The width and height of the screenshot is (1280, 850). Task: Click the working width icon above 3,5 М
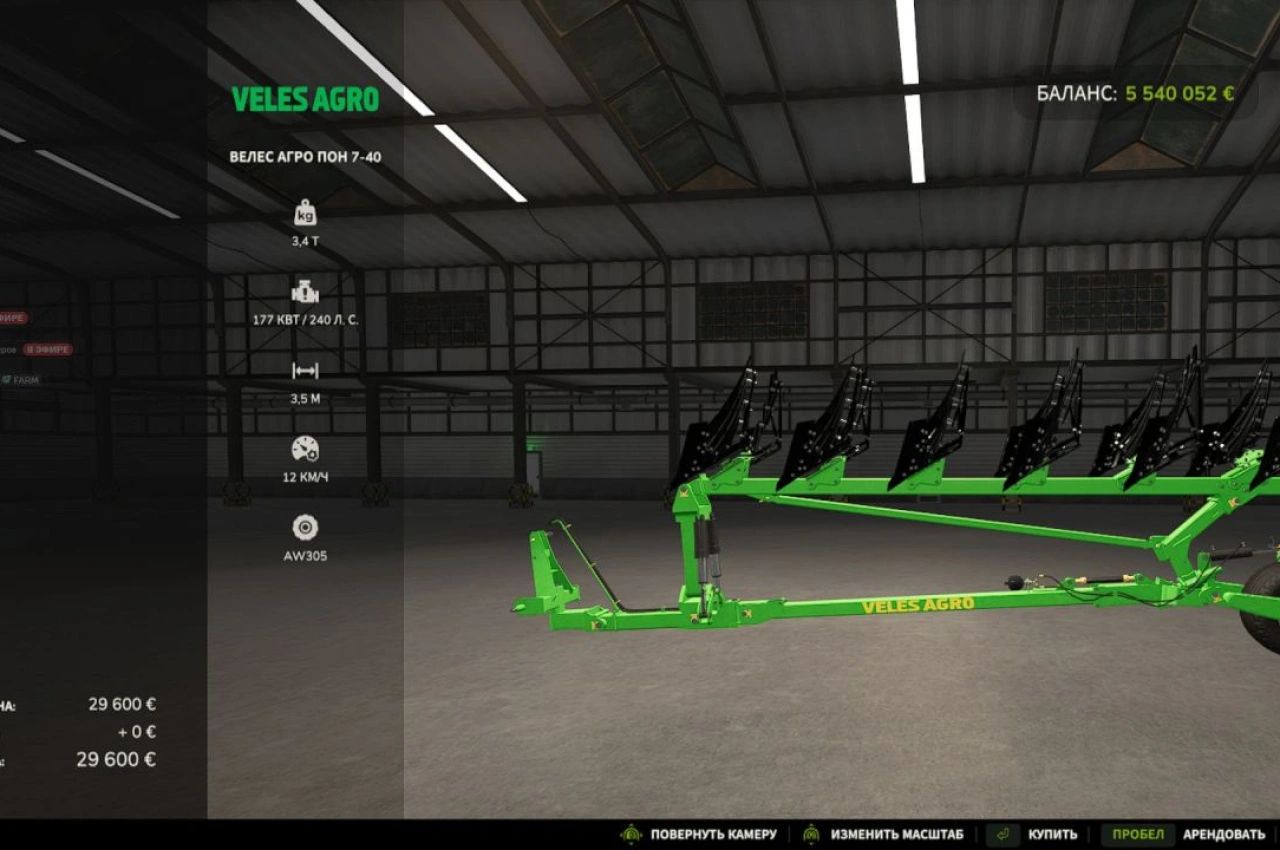tap(305, 372)
